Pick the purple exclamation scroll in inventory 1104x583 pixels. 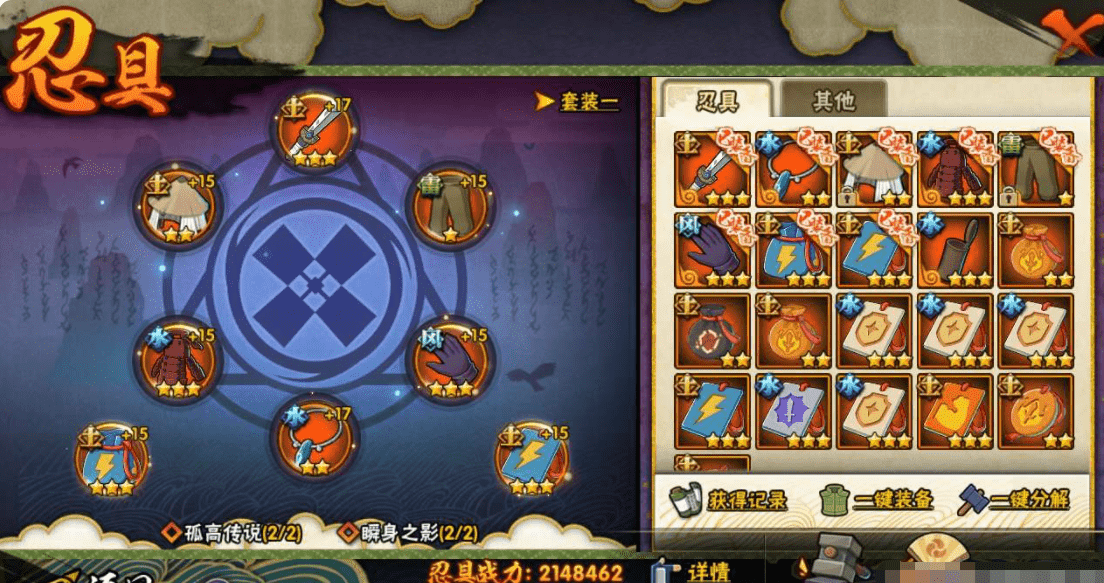coord(793,412)
